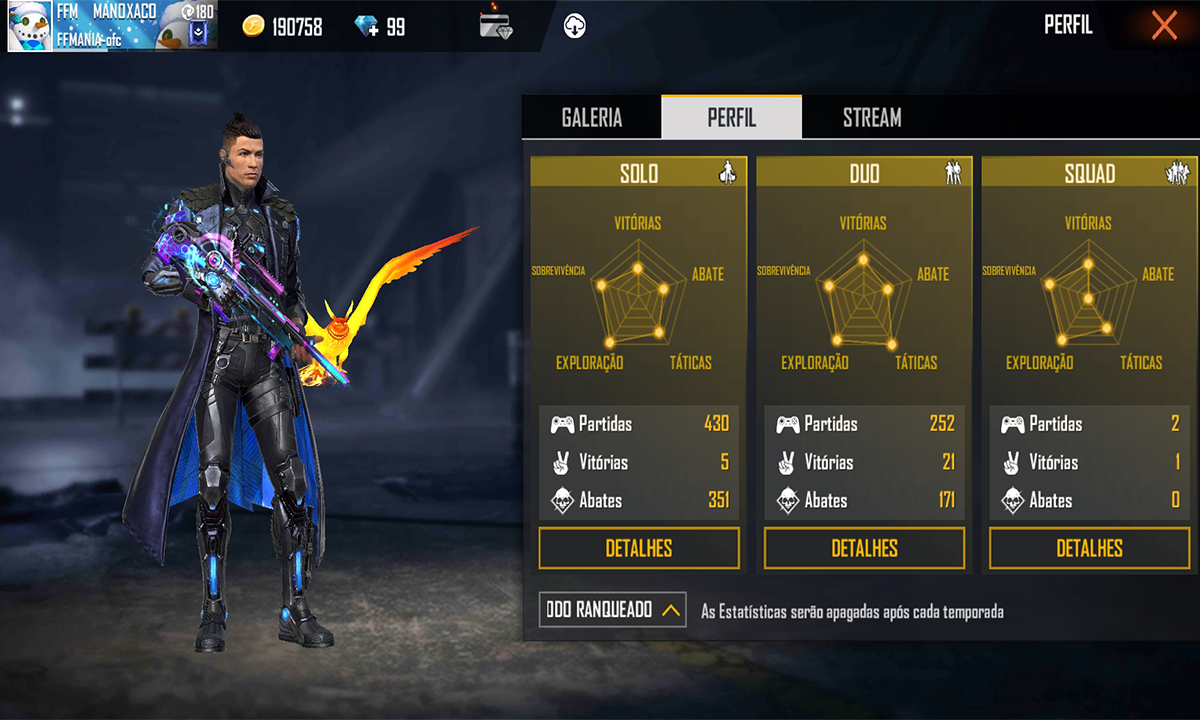This screenshot has height=720, width=1200.
Task: Switch to the Galeria tab
Action: point(592,118)
